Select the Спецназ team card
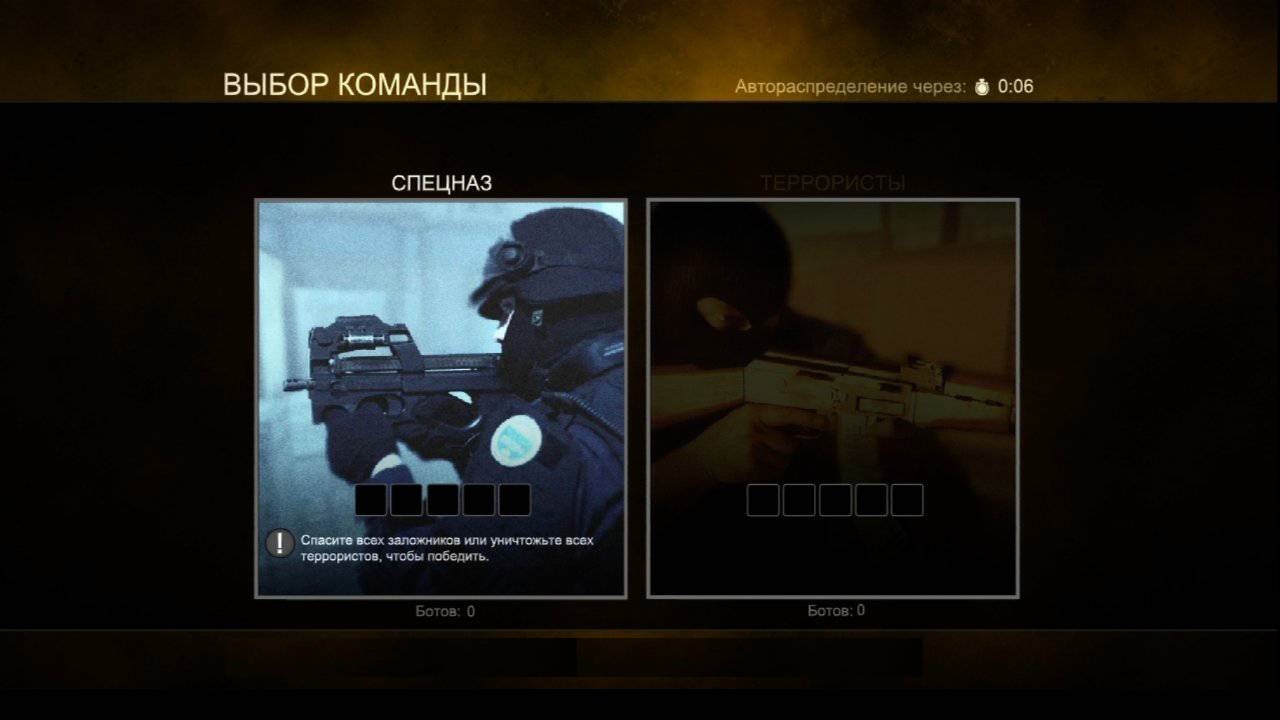 click(441, 398)
